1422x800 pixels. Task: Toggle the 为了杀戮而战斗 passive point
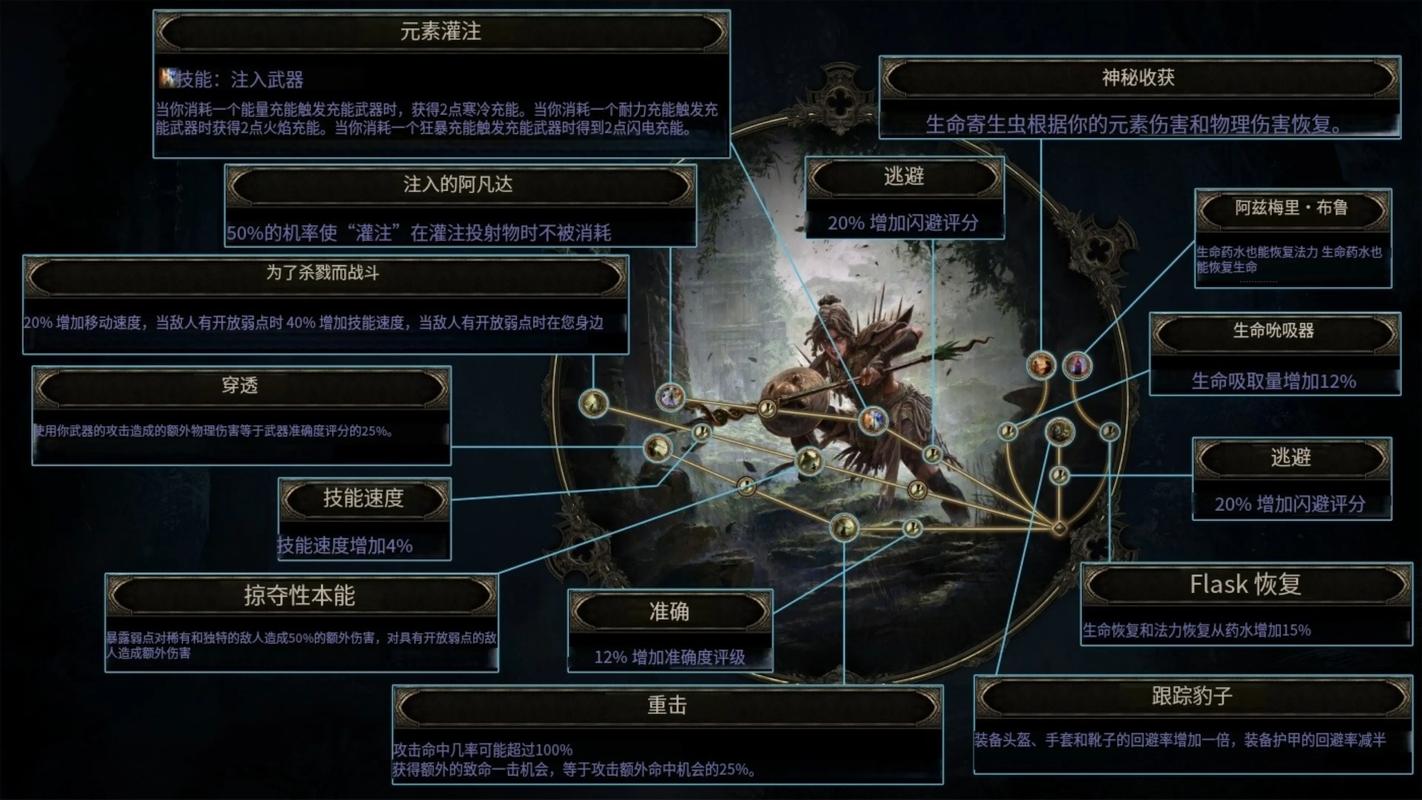pyautogui.click(x=592, y=404)
